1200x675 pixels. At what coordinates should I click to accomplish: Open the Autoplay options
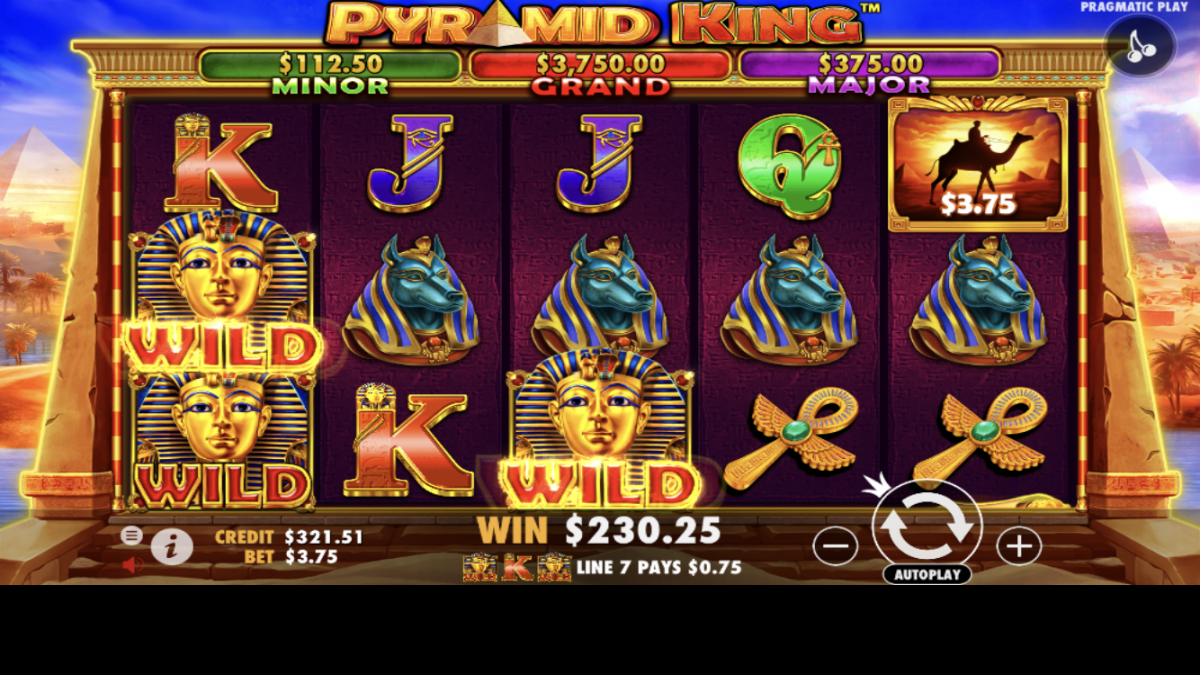[927, 575]
